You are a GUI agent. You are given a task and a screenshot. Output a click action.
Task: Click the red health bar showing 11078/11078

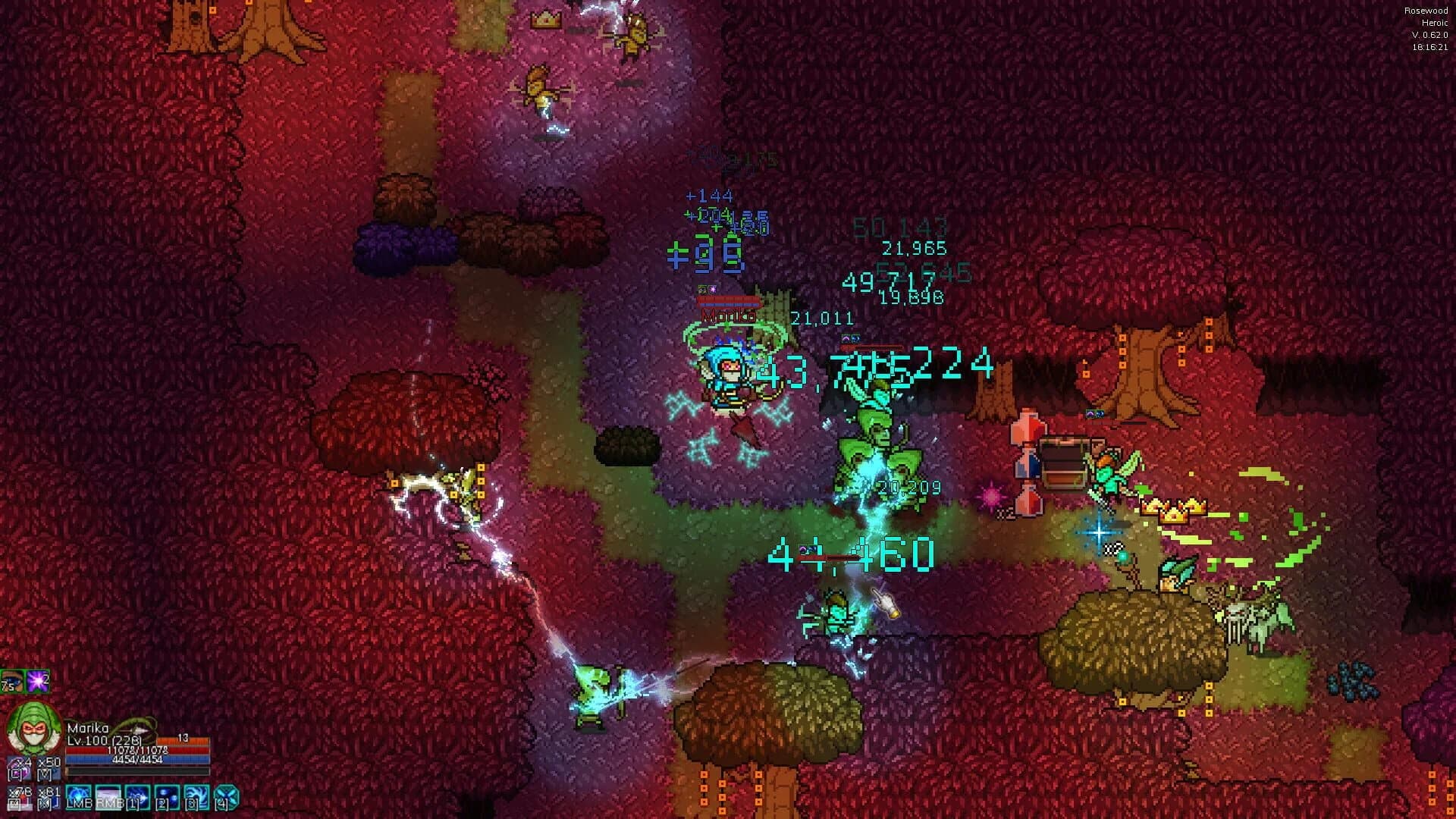137,751
